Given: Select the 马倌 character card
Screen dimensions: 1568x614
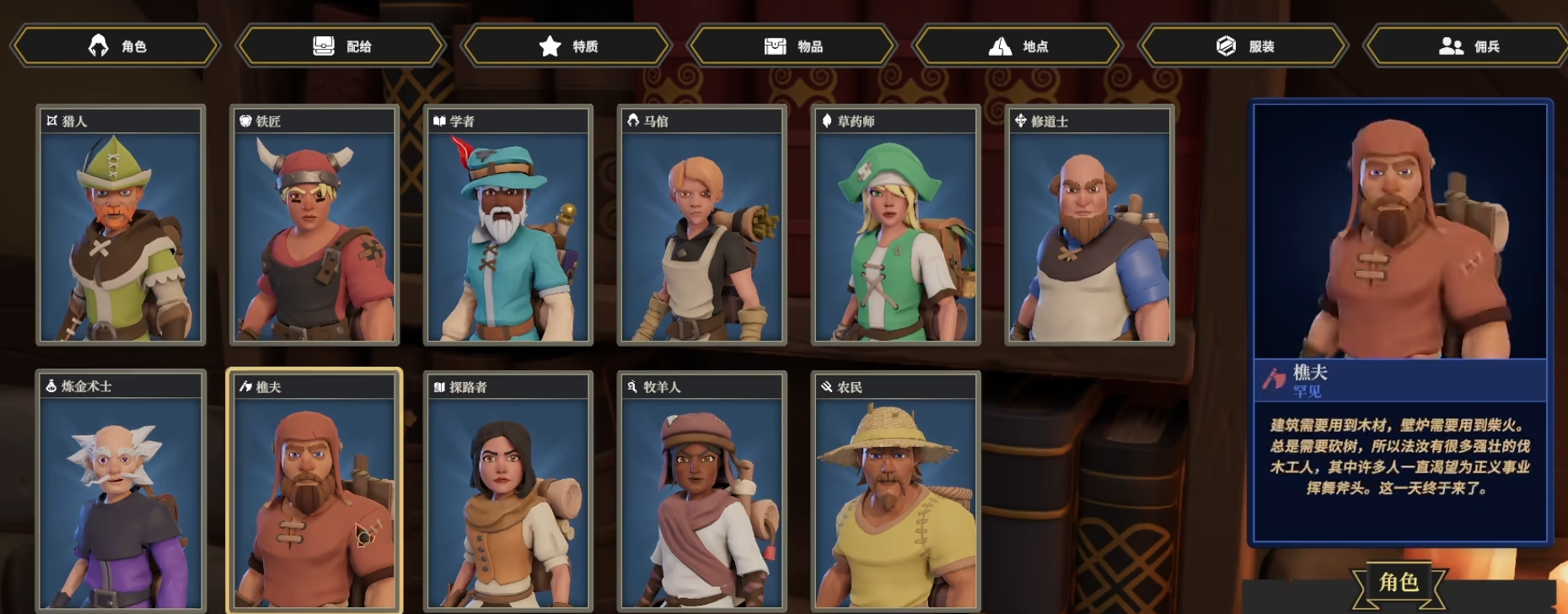Looking at the screenshot, I should pos(702,226).
